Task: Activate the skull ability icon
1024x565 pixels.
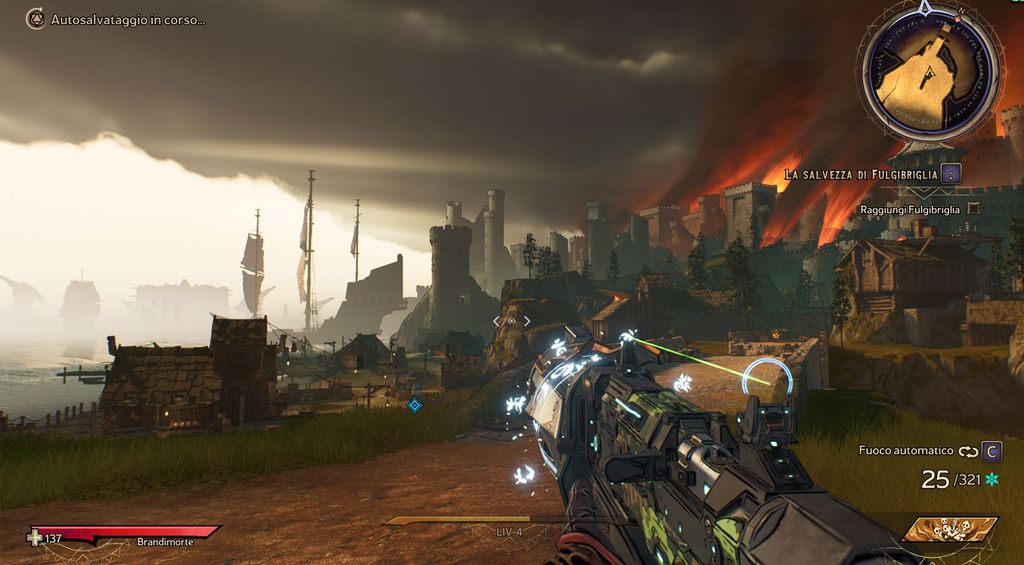Action: pos(949,529)
